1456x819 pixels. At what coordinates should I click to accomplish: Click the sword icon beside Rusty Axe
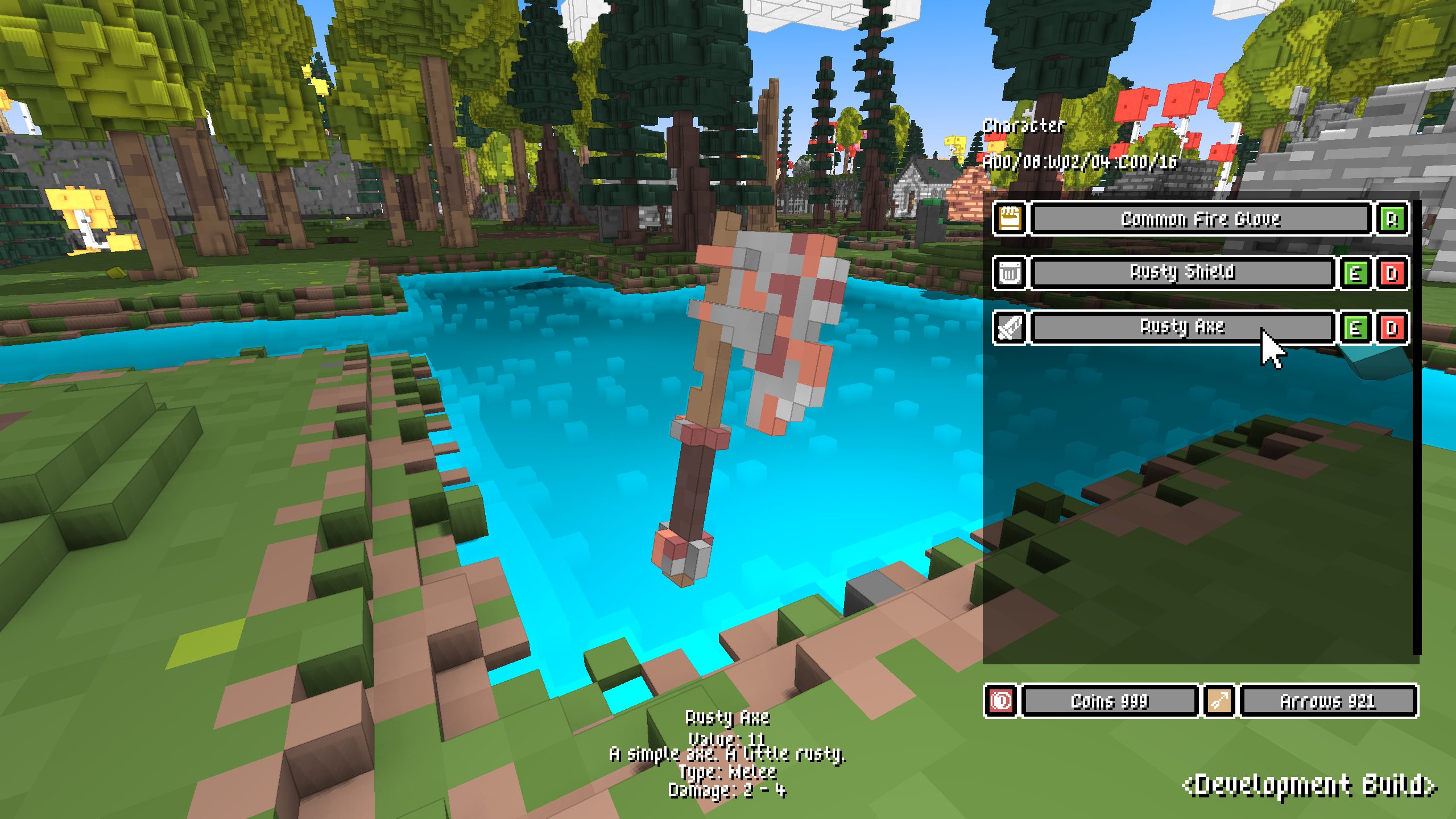[1010, 328]
